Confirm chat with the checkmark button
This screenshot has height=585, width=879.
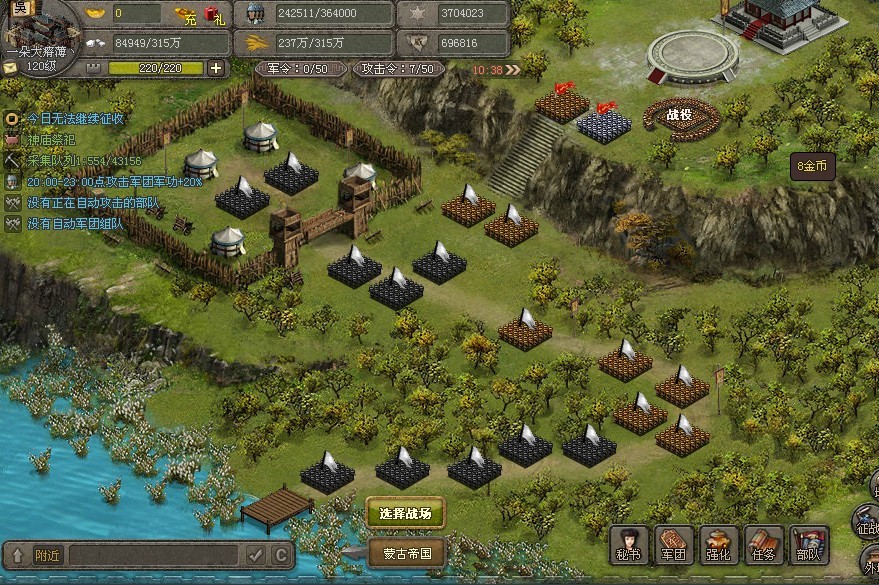[x=256, y=555]
